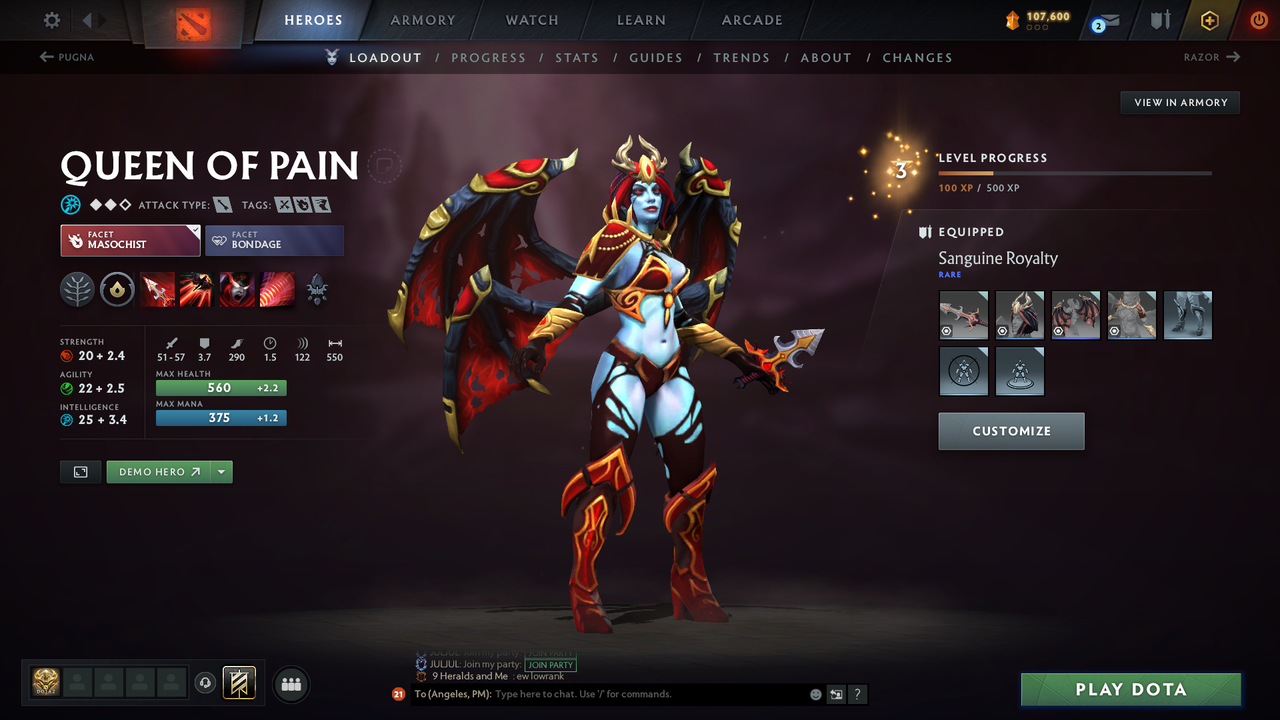The image size is (1280, 720).
Task: Switch to the Stats tab
Action: (577, 57)
